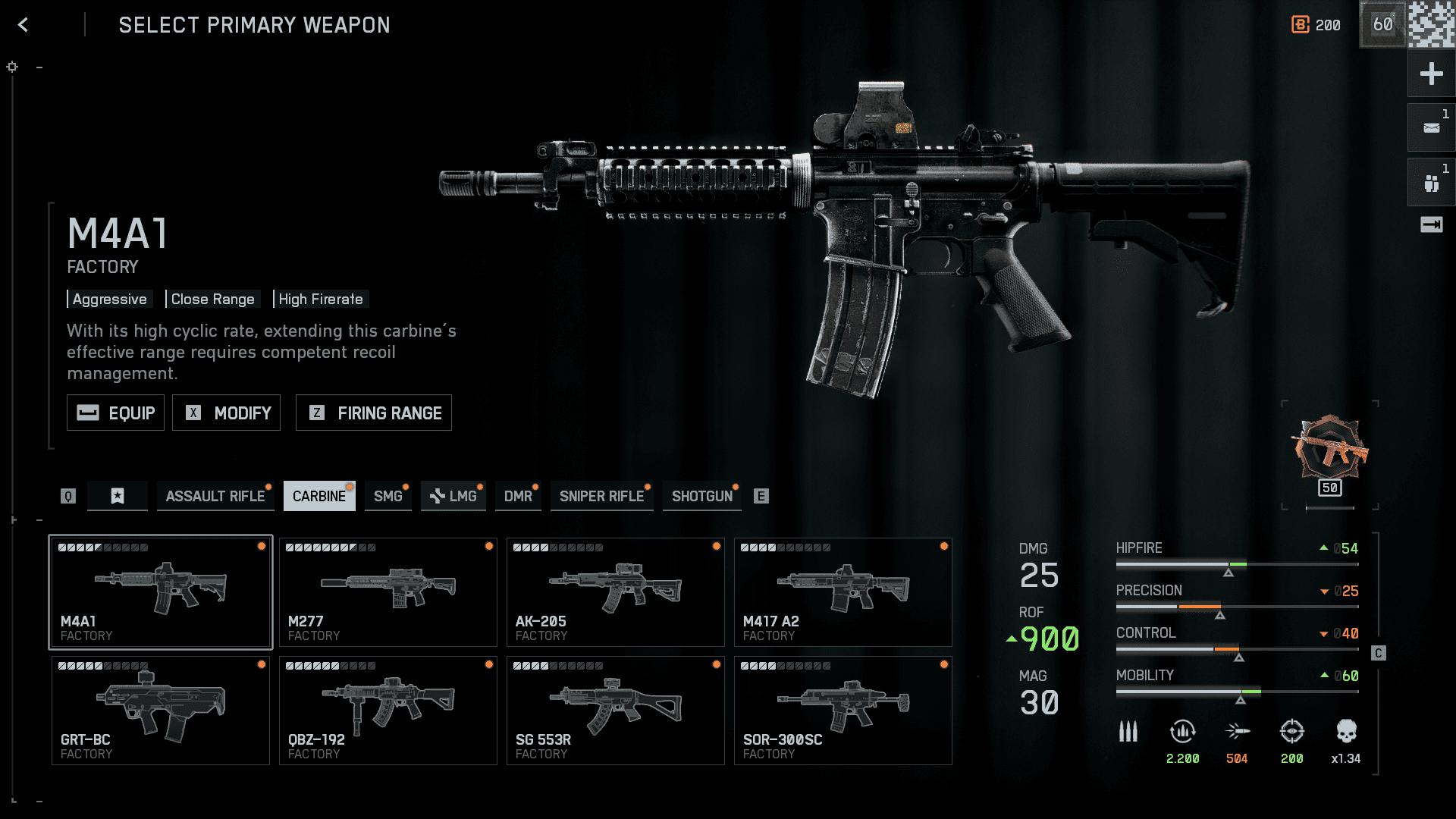
Task: Enter the Firing Range
Action: tap(373, 413)
